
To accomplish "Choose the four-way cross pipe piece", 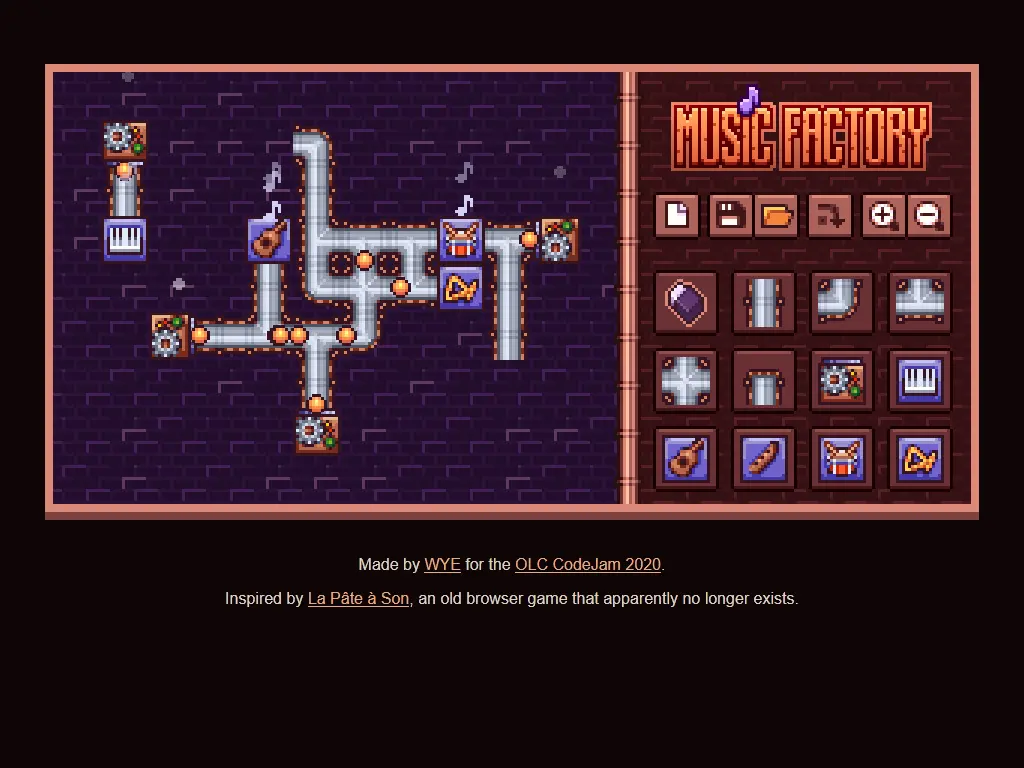I will 686,380.
